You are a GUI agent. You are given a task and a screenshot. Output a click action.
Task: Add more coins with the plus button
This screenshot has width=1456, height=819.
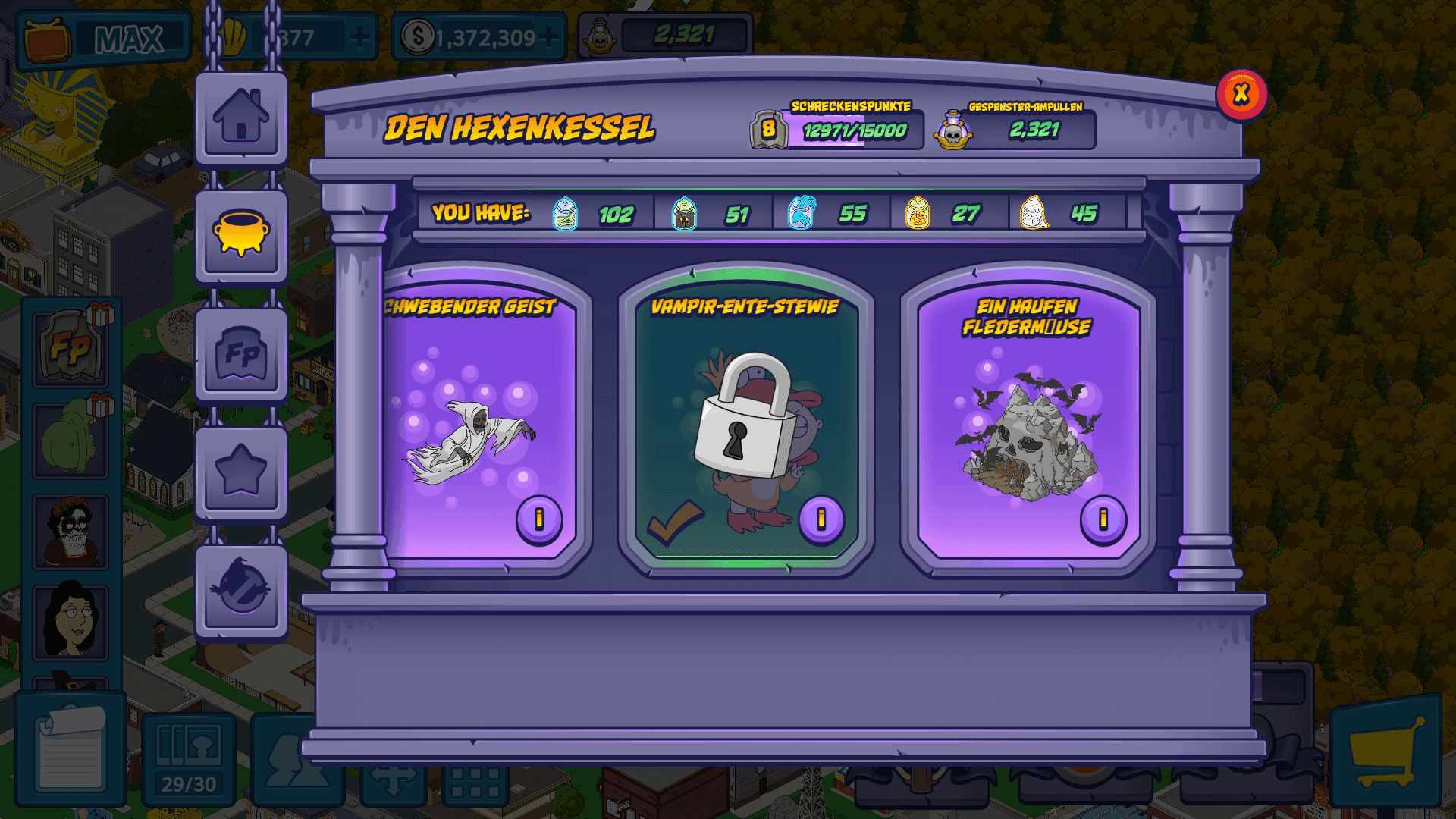click(549, 36)
